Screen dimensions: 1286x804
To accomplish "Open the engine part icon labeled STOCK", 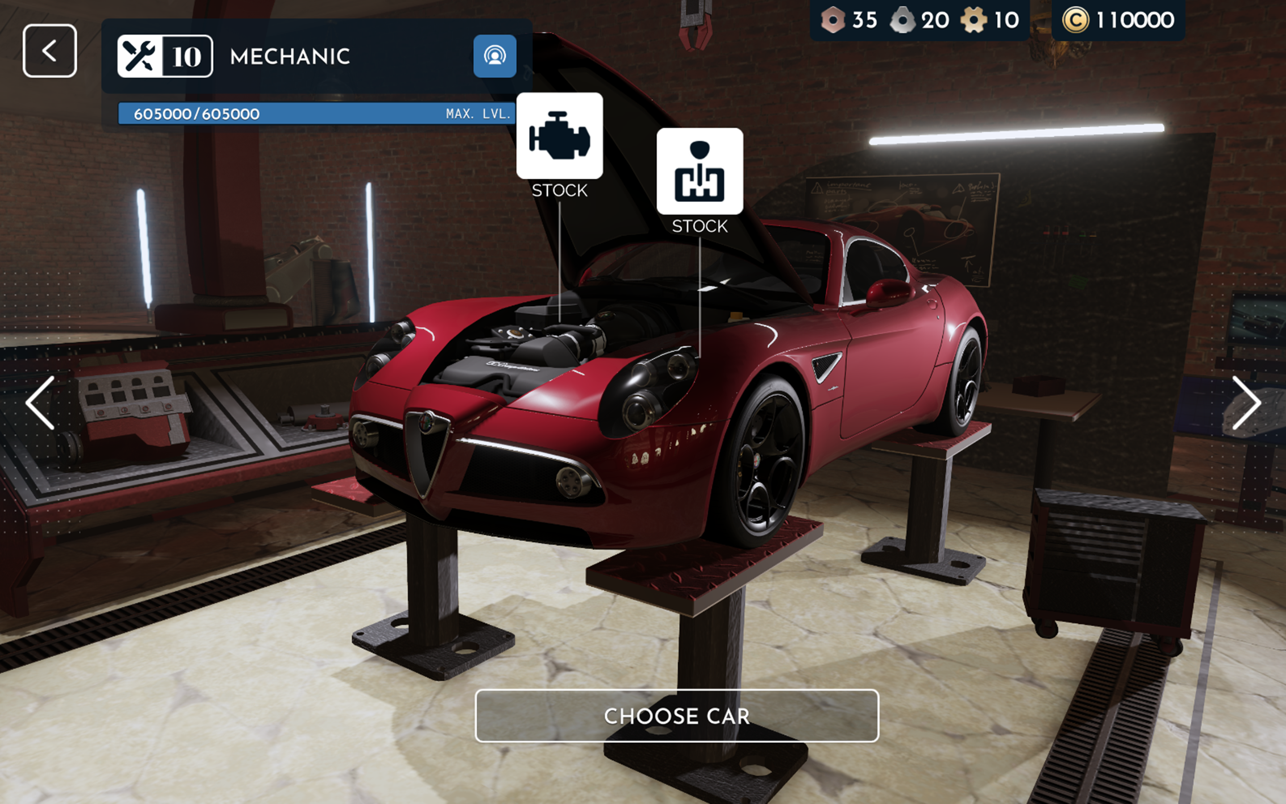I will pyautogui.click(x=559, y=137).
